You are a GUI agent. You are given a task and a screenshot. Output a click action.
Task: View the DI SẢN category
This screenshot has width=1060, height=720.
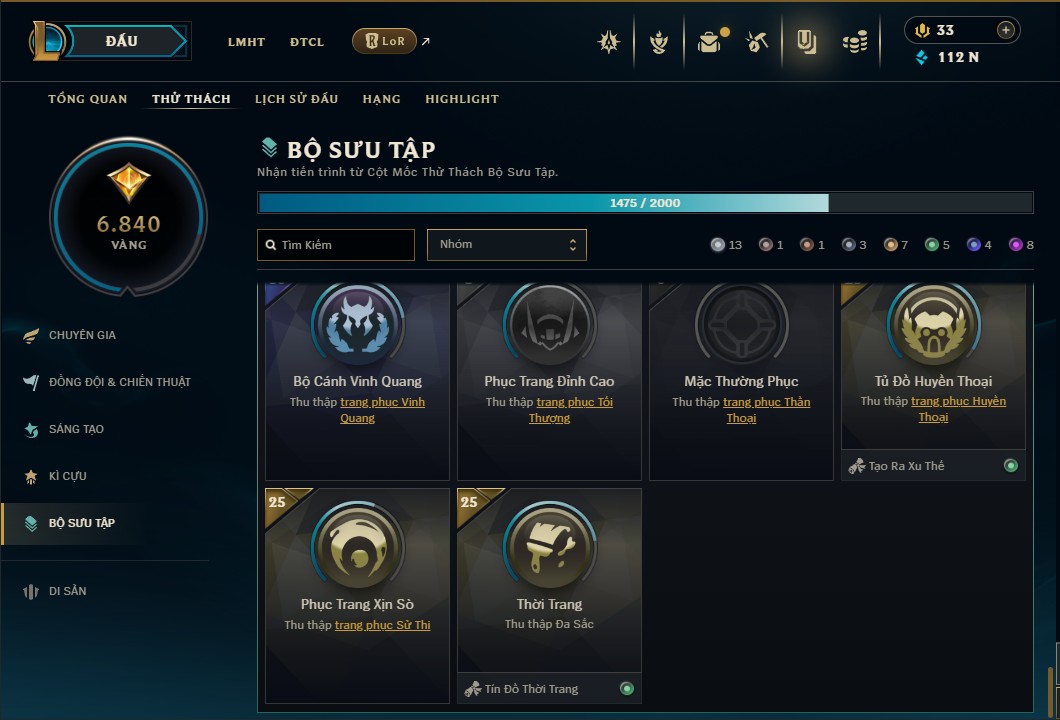[68, 591]
